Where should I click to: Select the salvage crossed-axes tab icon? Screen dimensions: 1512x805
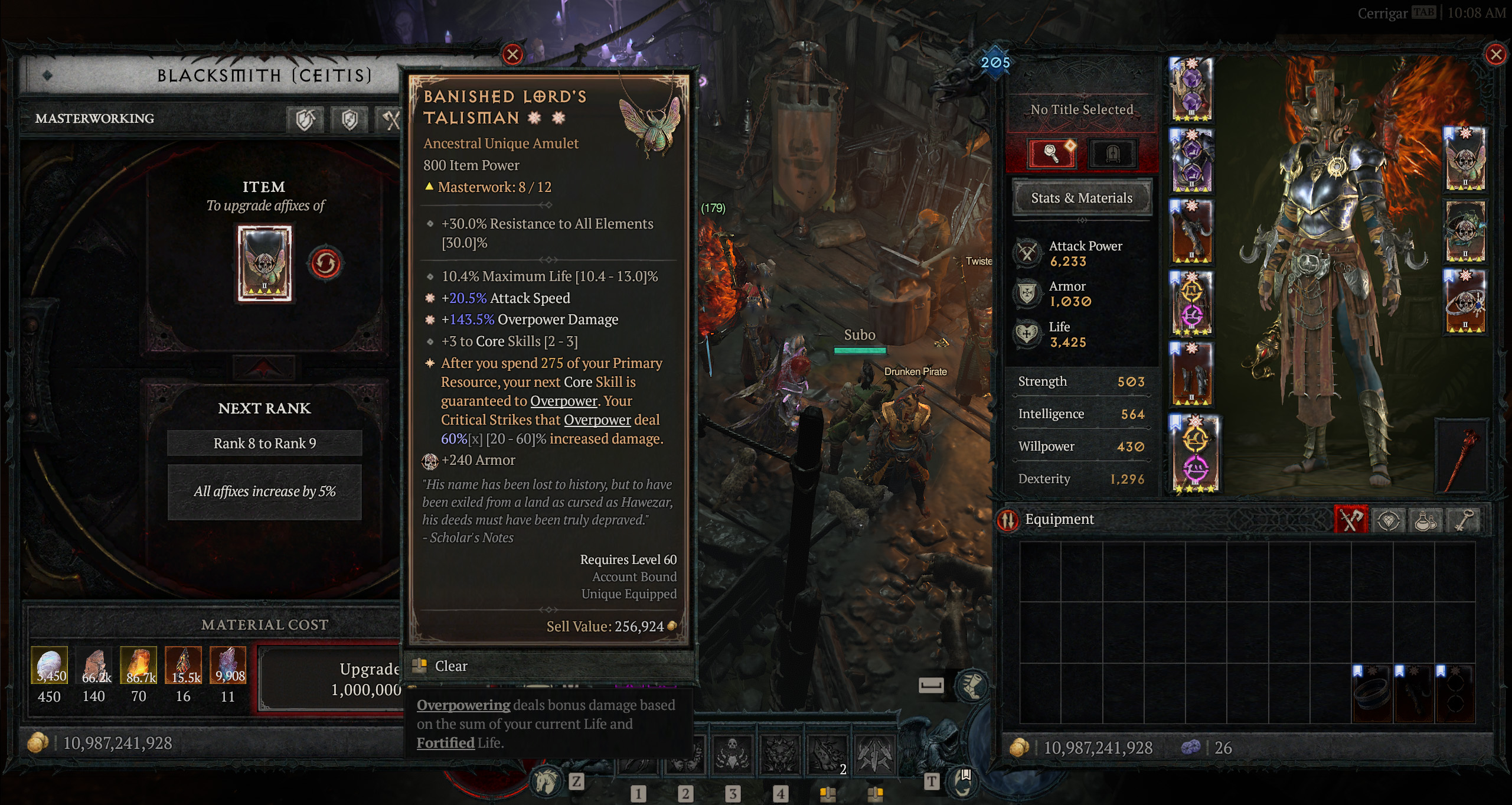(x=392, y=118)
